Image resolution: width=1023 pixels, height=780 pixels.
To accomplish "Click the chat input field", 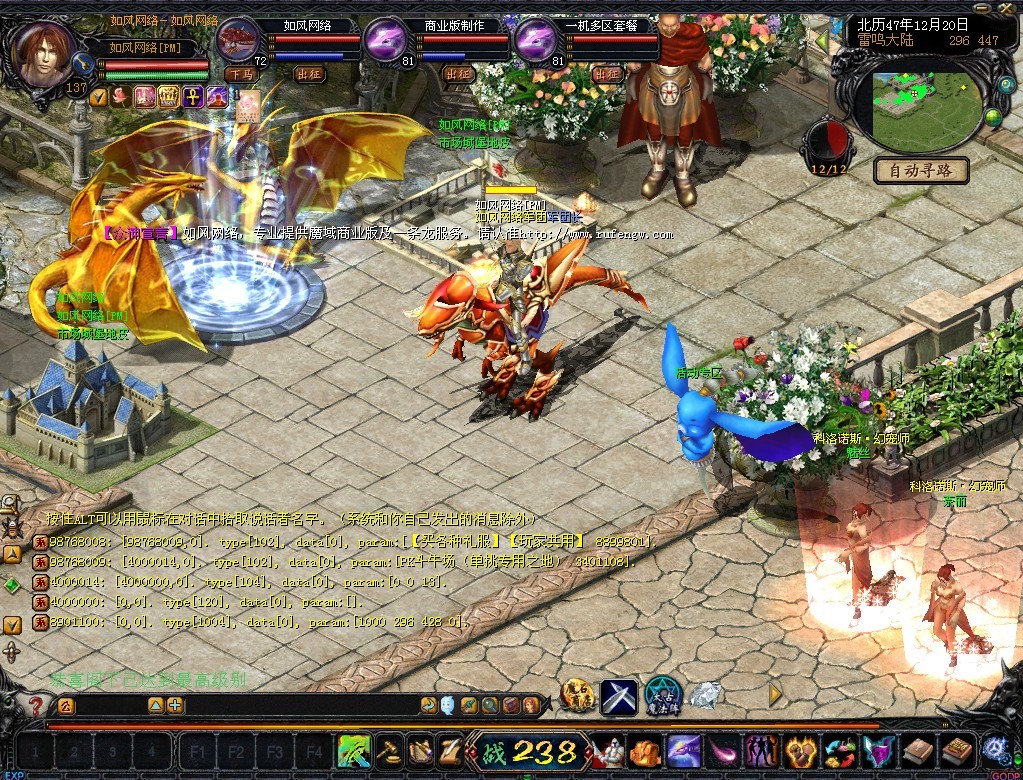I will tap(300, 705).
